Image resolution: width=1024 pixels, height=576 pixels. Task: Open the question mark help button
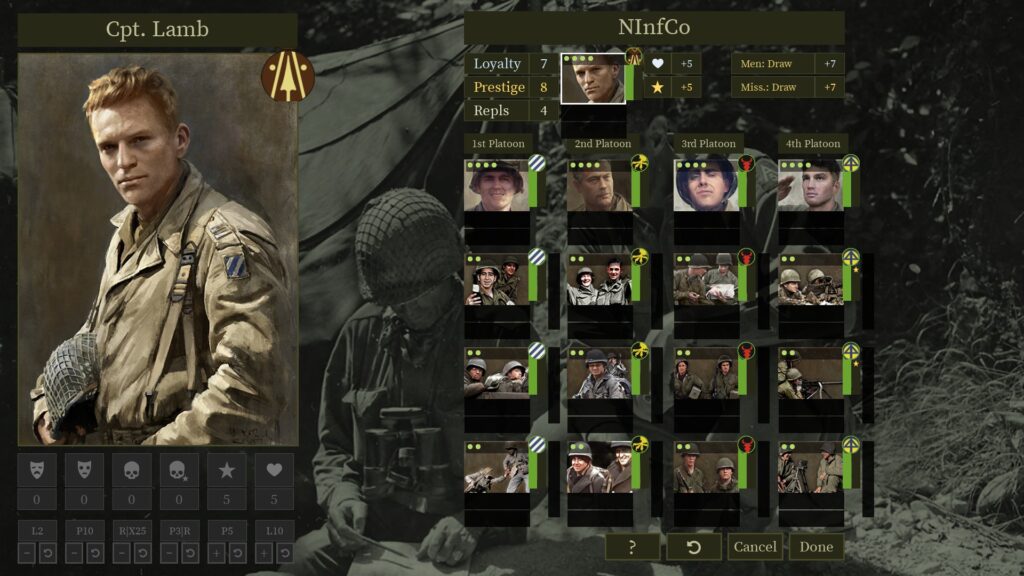point(632,547)
